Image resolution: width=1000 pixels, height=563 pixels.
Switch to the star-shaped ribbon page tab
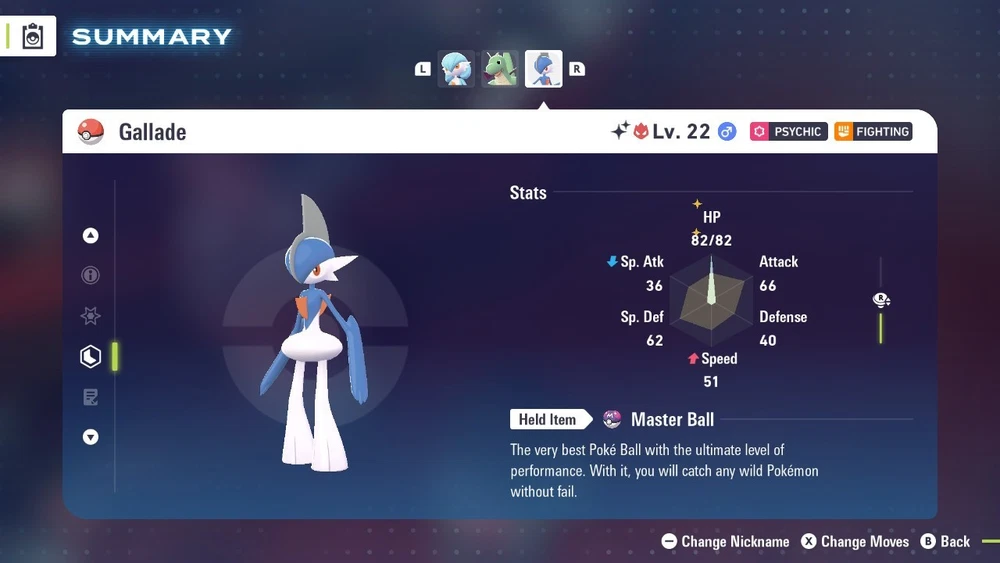pyautogui.click(x=91, y=316)
